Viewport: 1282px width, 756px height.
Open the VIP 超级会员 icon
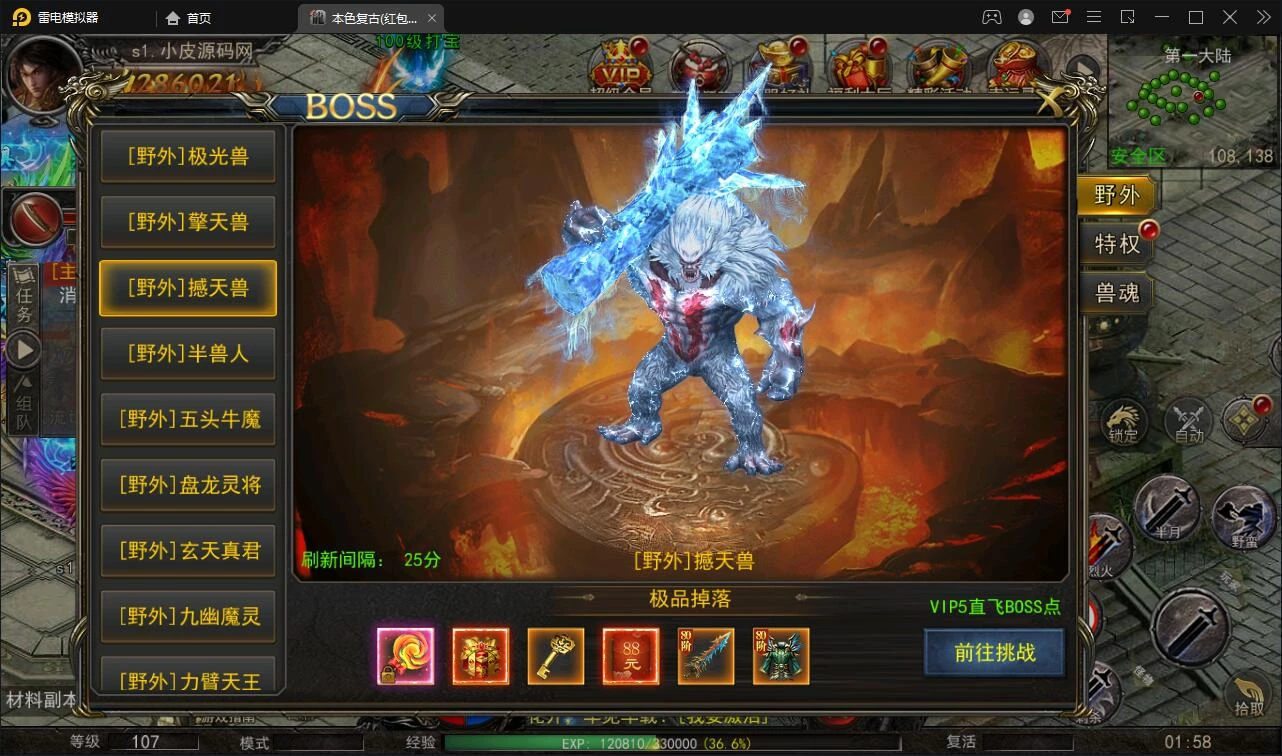pos(620,67)
